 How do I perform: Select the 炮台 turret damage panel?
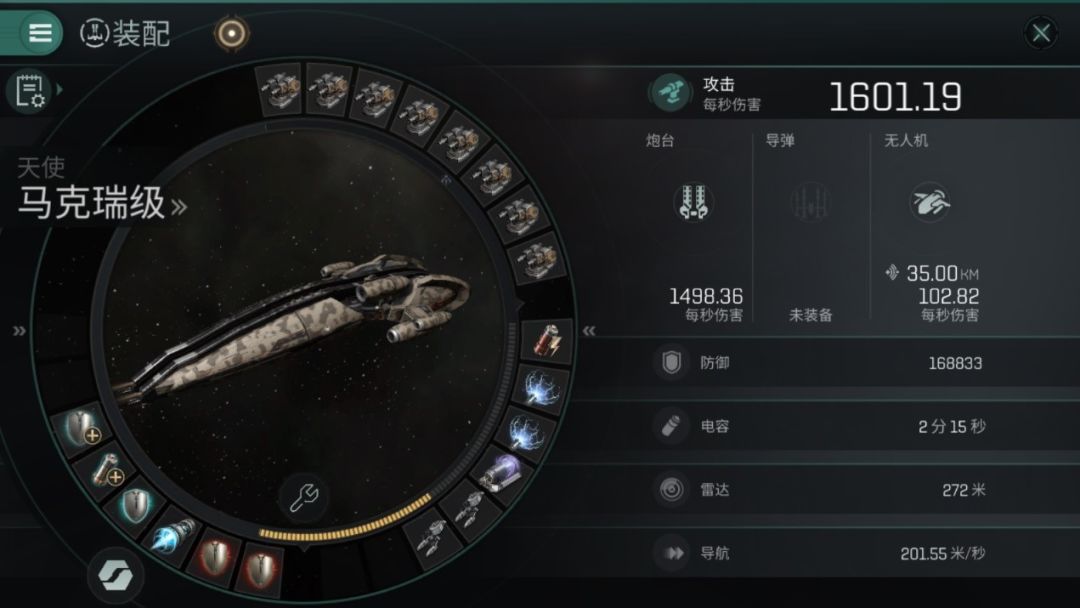click(694, 230)
